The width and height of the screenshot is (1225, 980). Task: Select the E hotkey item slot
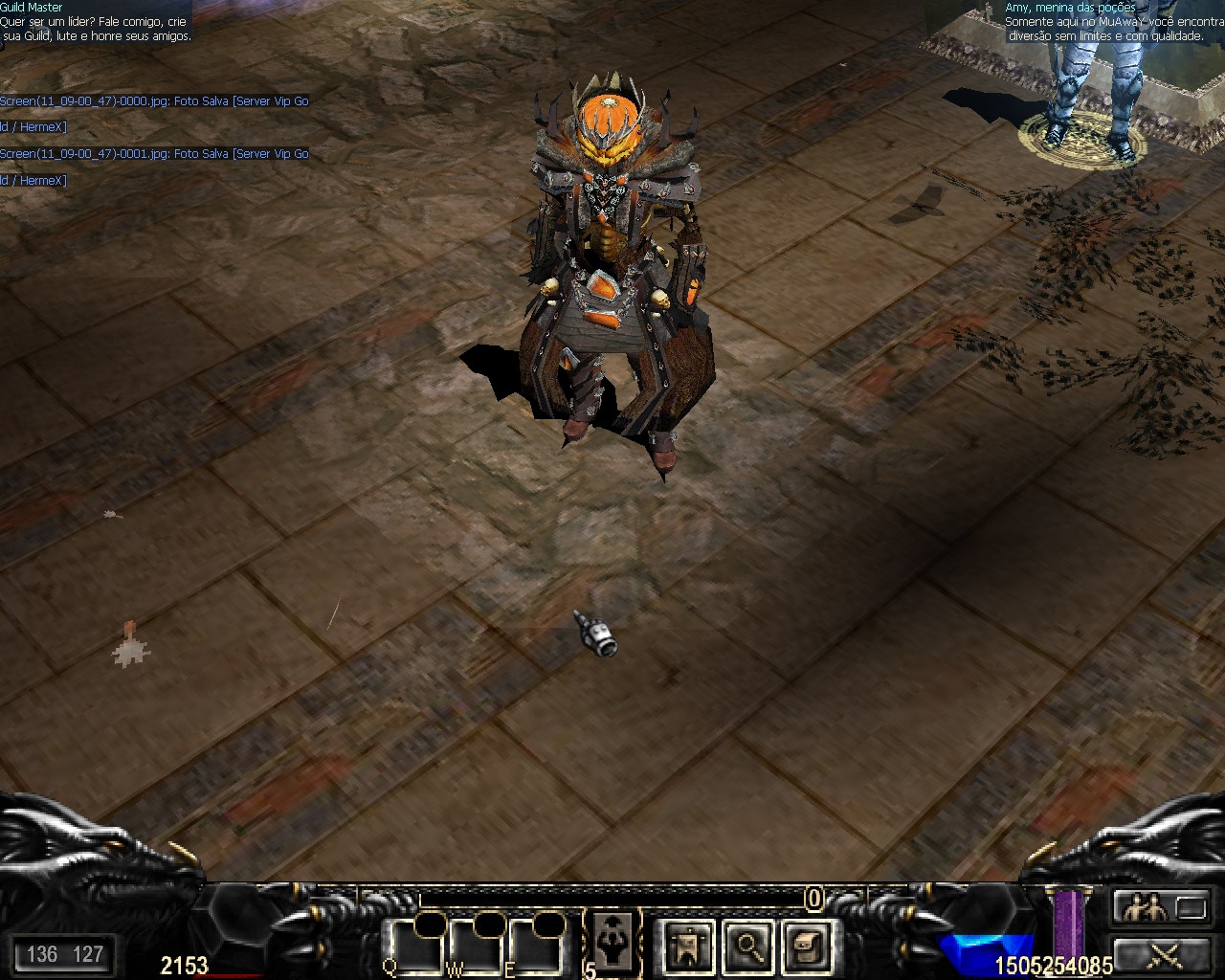coord(534,947)
